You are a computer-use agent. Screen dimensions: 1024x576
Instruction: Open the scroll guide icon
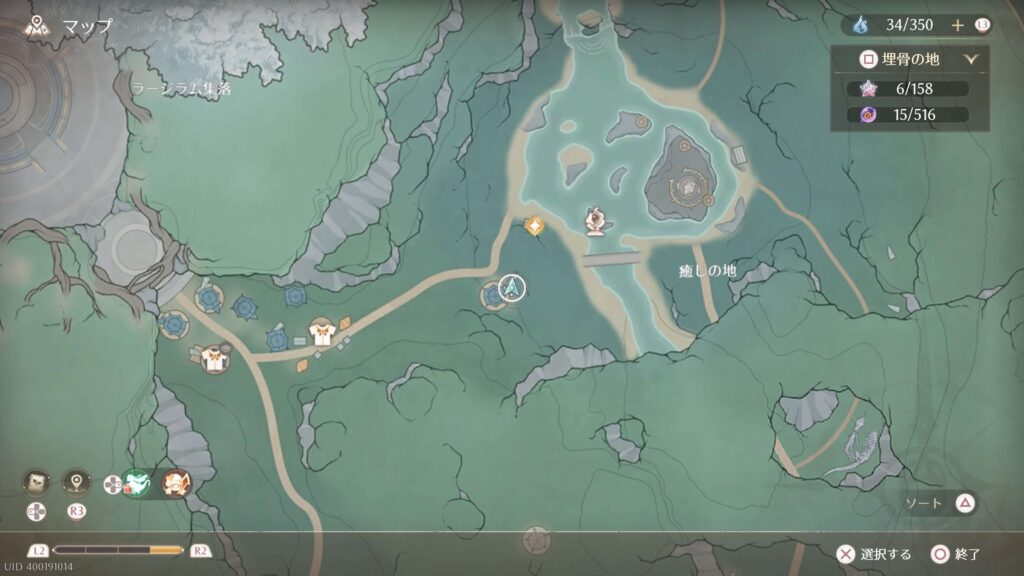pos(38,483)
